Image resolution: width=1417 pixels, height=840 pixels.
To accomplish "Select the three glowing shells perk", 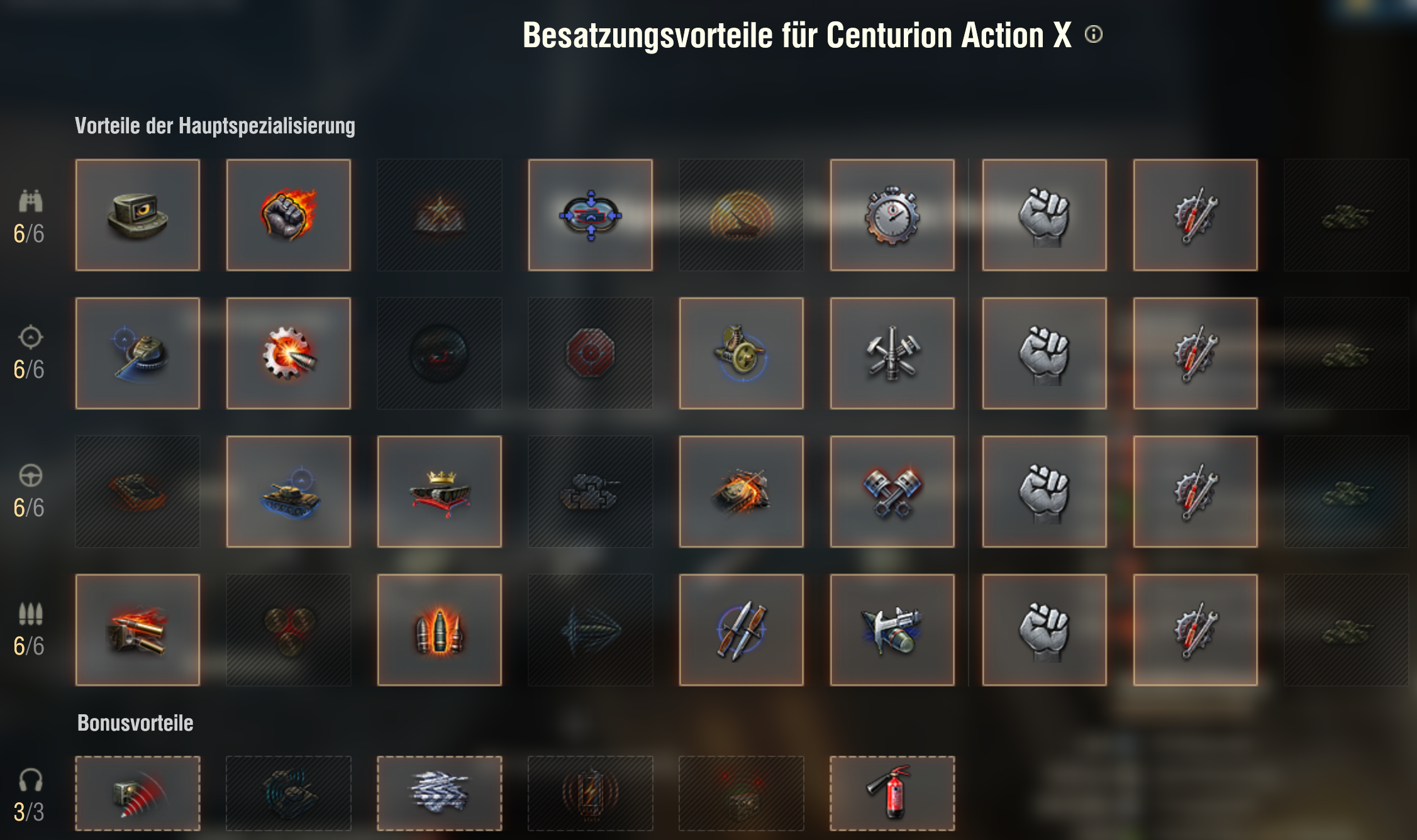I will [x=440, y=630].
